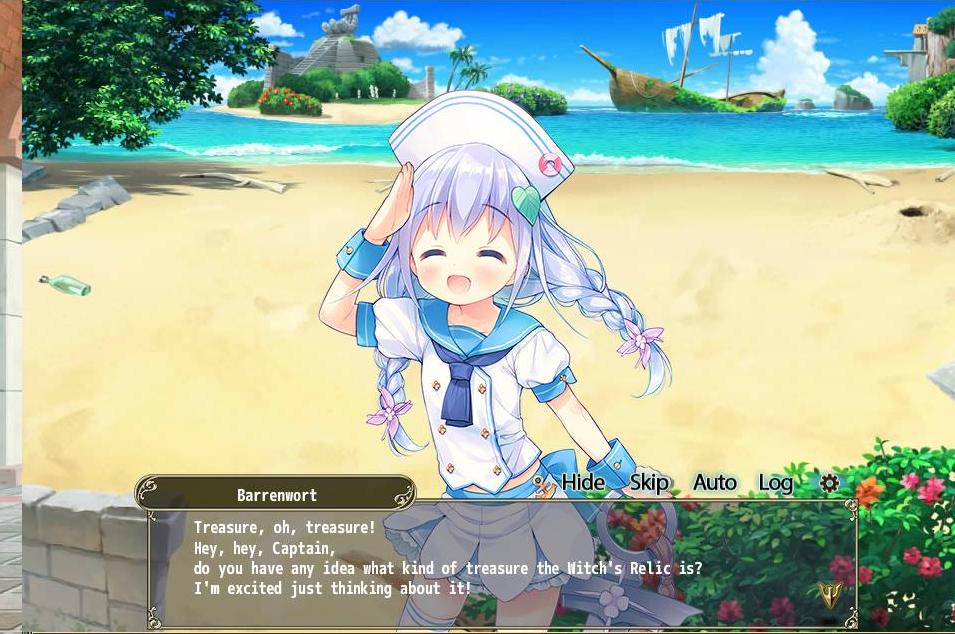Advance dialogue with the gold arrow indicator
The height and width of the screenshot is (634, 955).
(829, 596)
